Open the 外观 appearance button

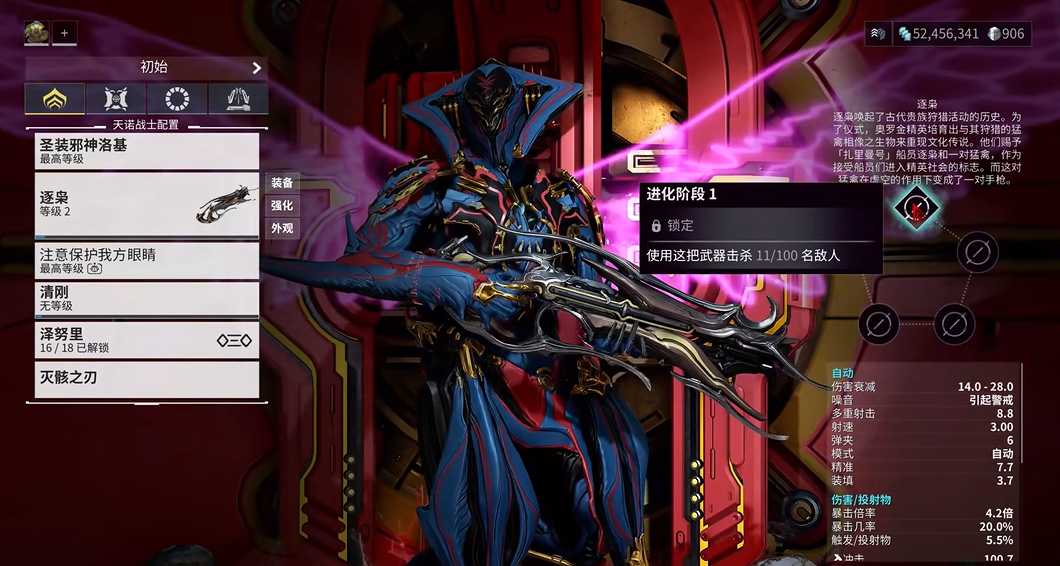click(282, 228)
